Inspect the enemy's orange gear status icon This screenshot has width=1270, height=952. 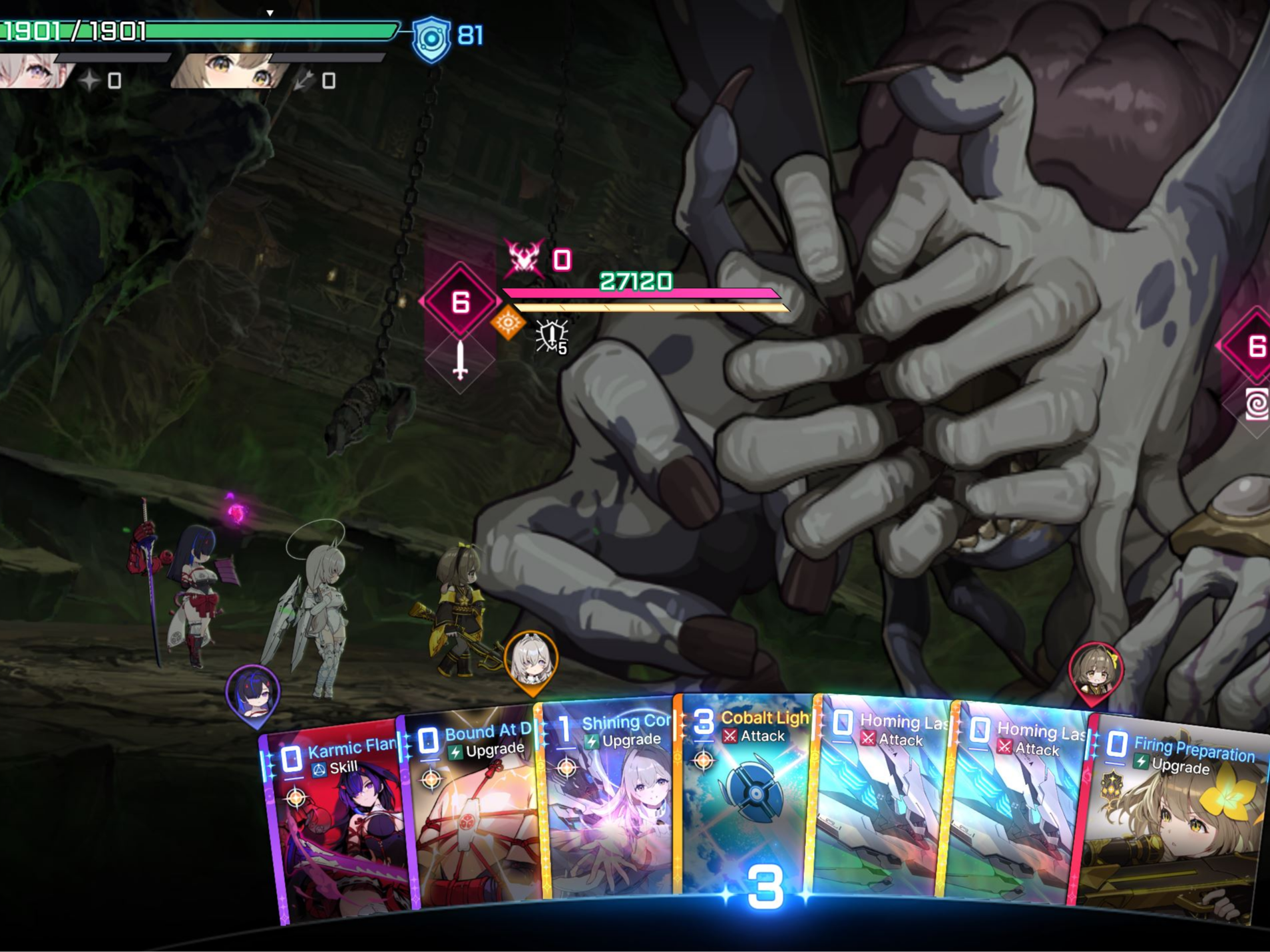coord(509,323)
